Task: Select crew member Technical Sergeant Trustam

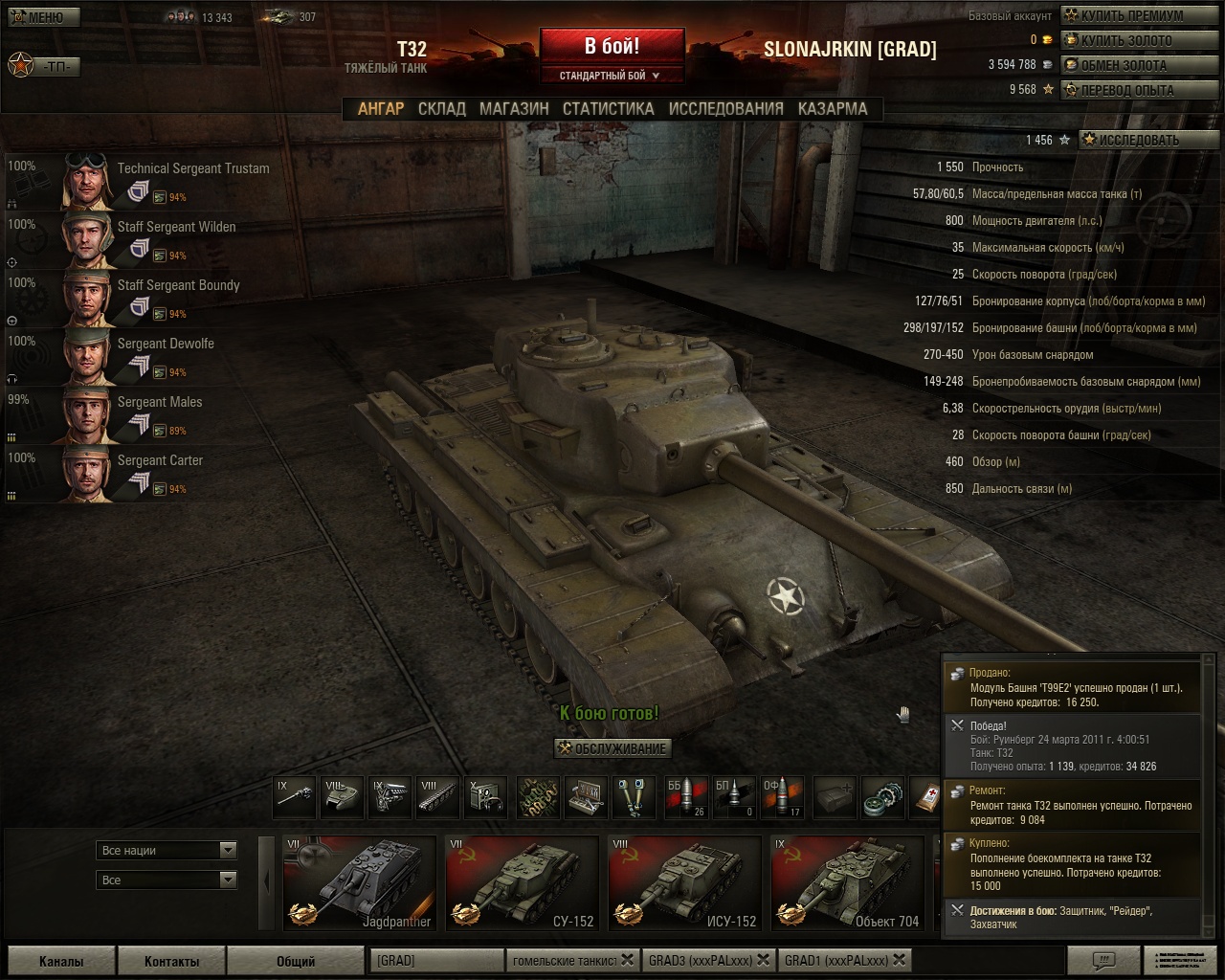Action: [192, 168]
